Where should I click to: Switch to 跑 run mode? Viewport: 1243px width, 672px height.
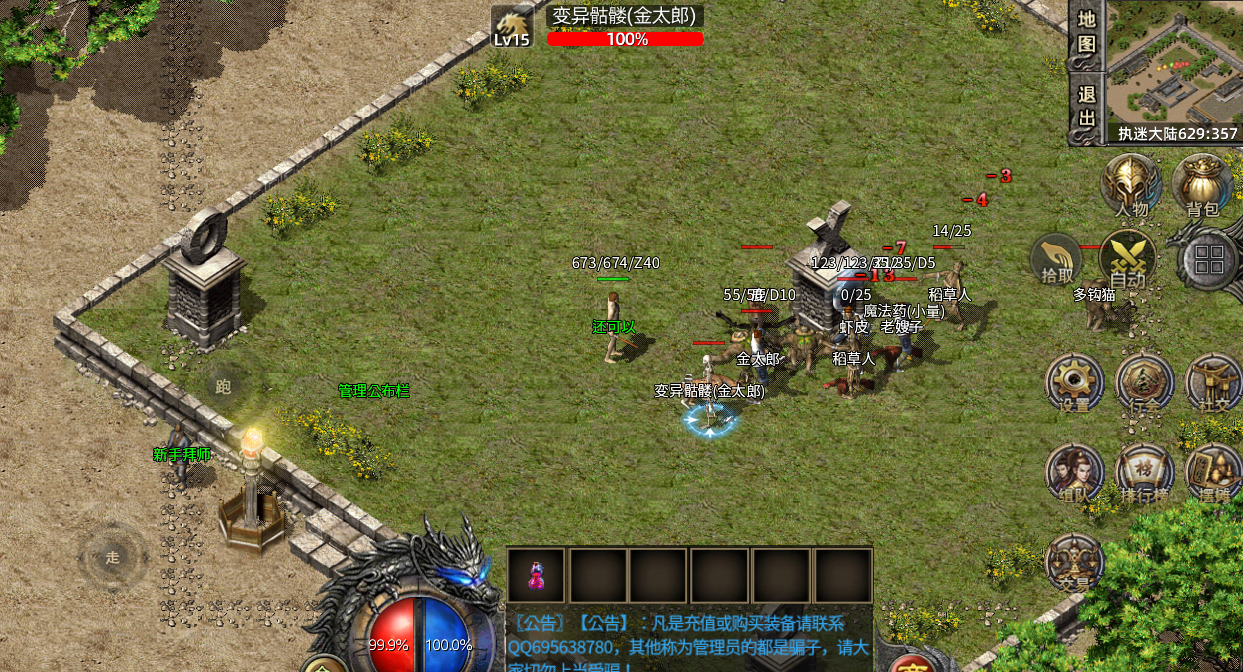[x=223, y=386]
